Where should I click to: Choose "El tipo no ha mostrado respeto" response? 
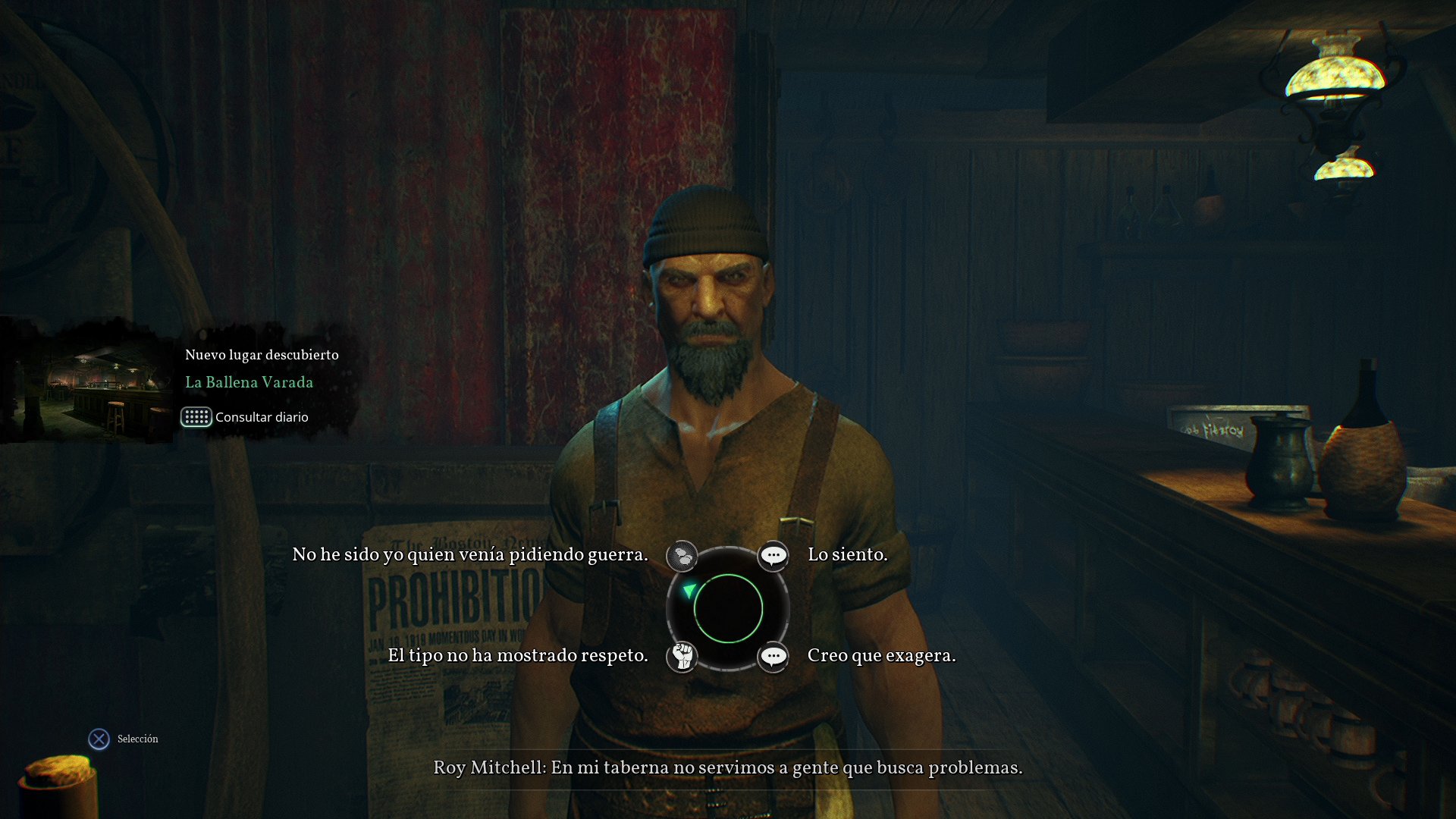(517, 655)
